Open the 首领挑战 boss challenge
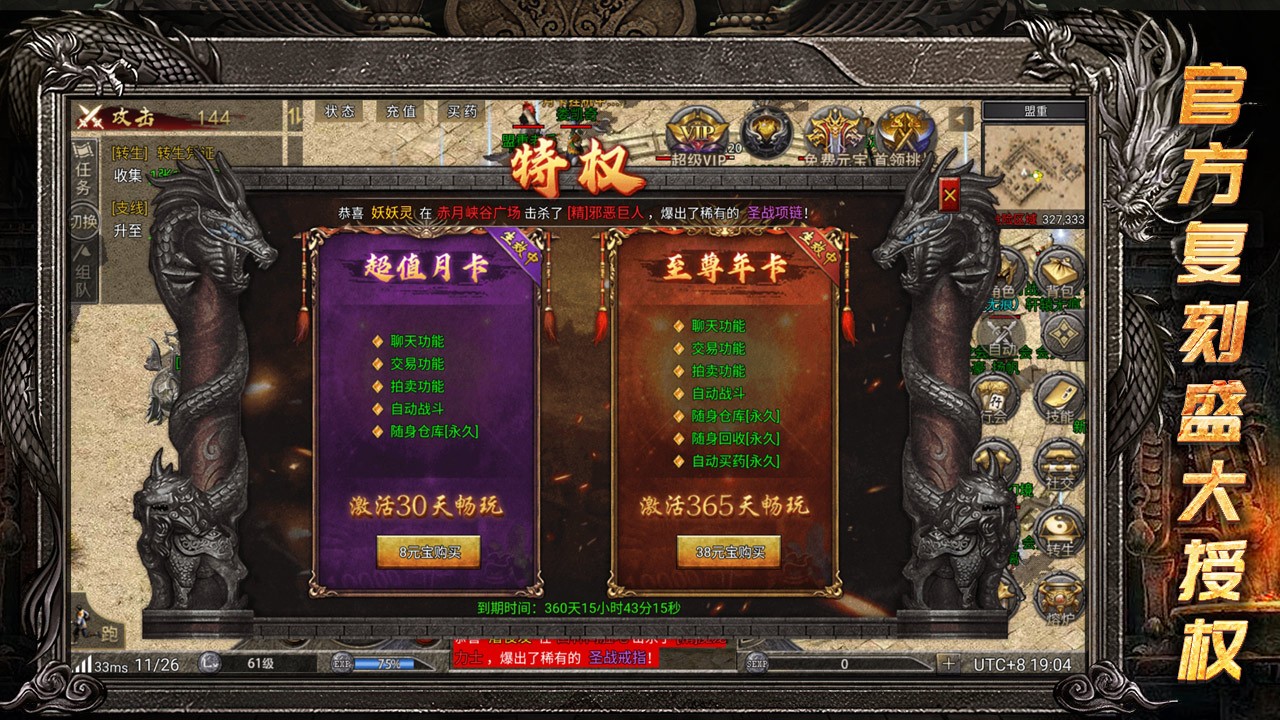 click(903, 128)
